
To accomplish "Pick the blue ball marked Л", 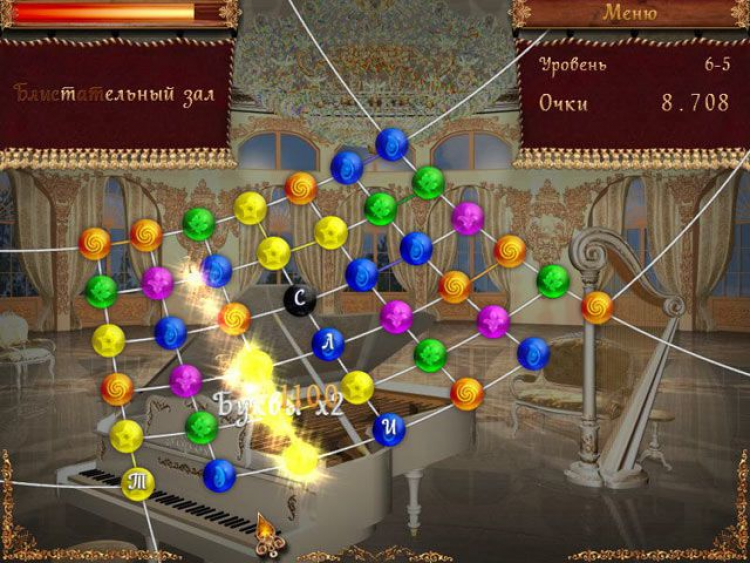I will [328, 344].
